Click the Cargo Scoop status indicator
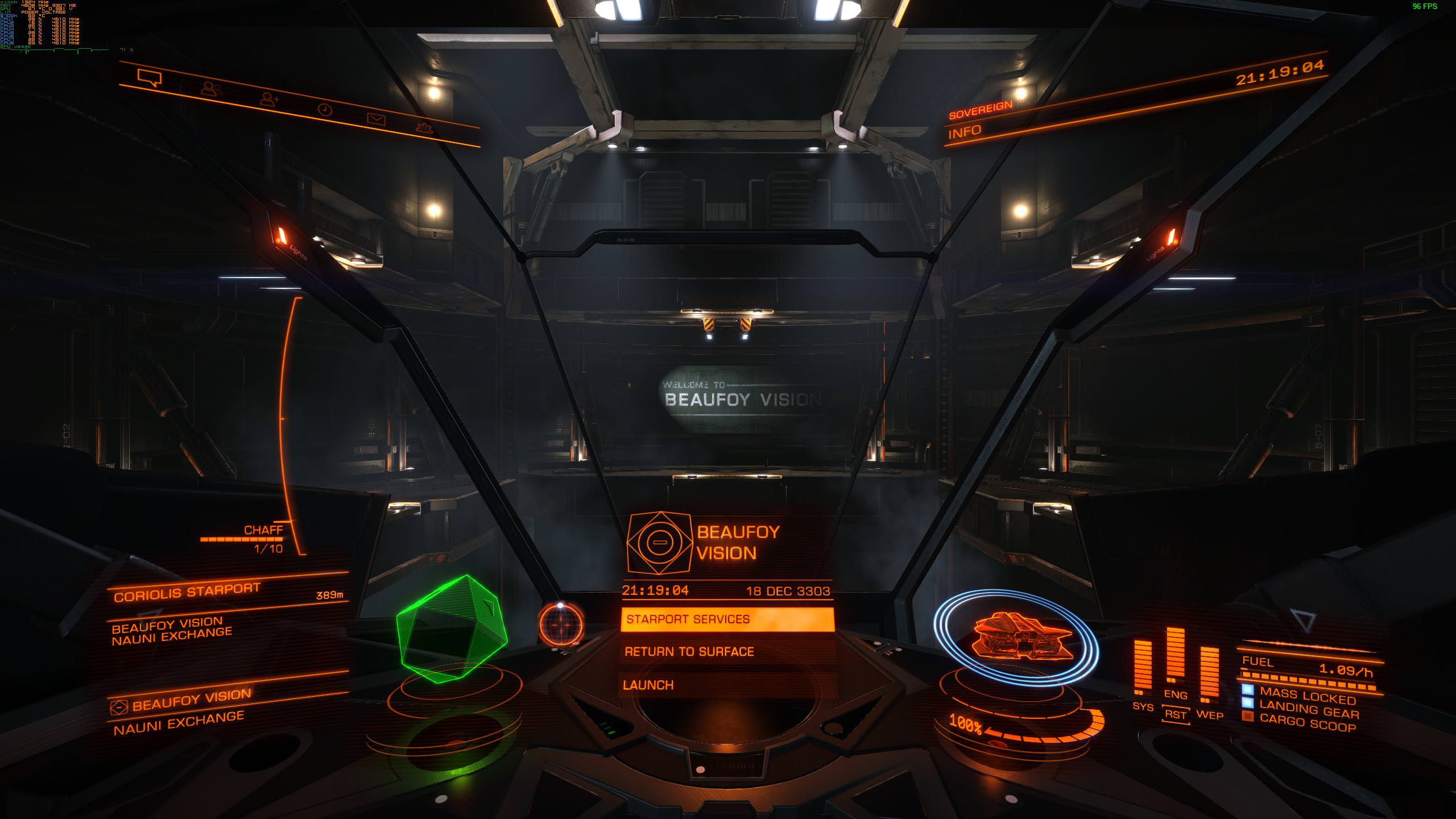This screenshot has height=819, width=1456. pos(1307,723)
